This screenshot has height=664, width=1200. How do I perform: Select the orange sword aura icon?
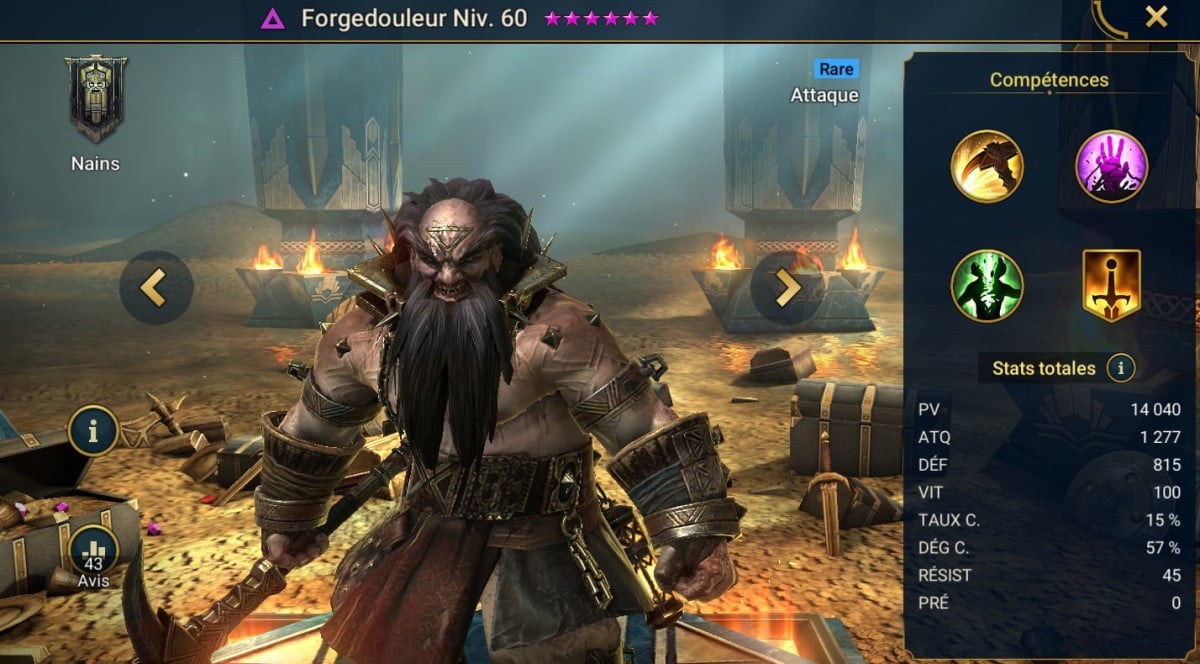point(1111,286)
